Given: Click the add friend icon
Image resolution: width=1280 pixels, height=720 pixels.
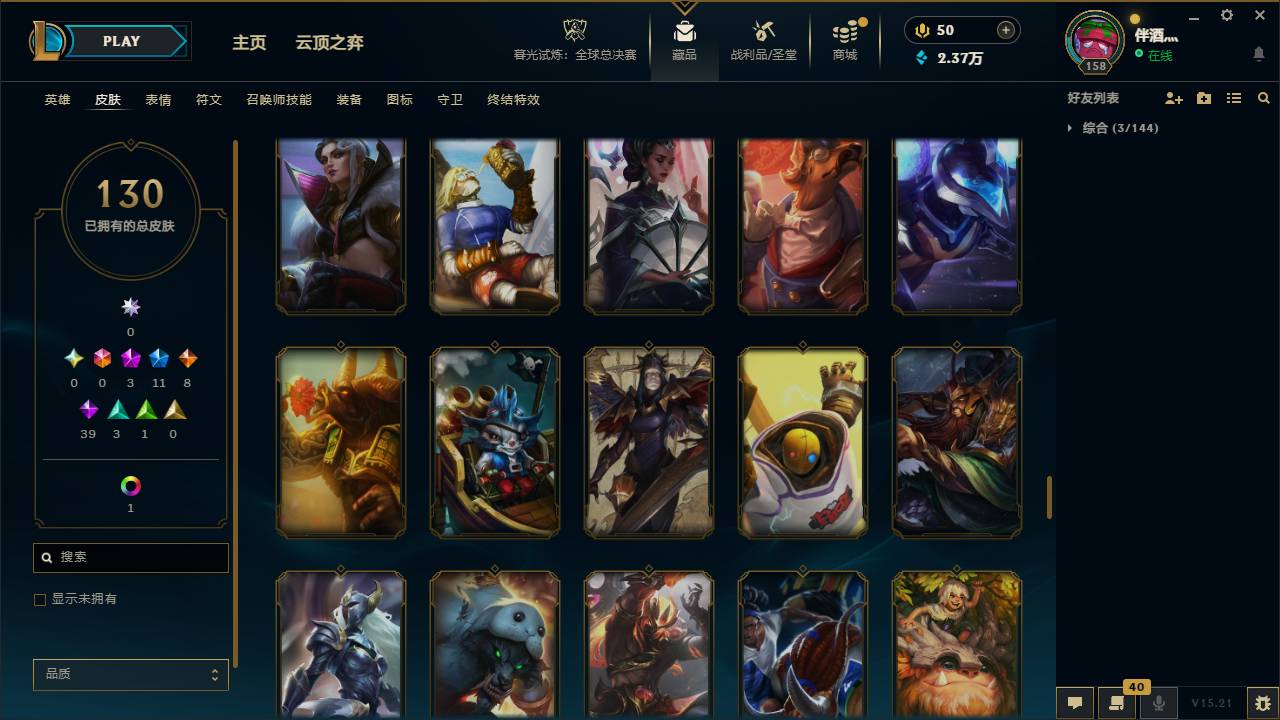Looking at the screenshot, I should (1172, 97).
